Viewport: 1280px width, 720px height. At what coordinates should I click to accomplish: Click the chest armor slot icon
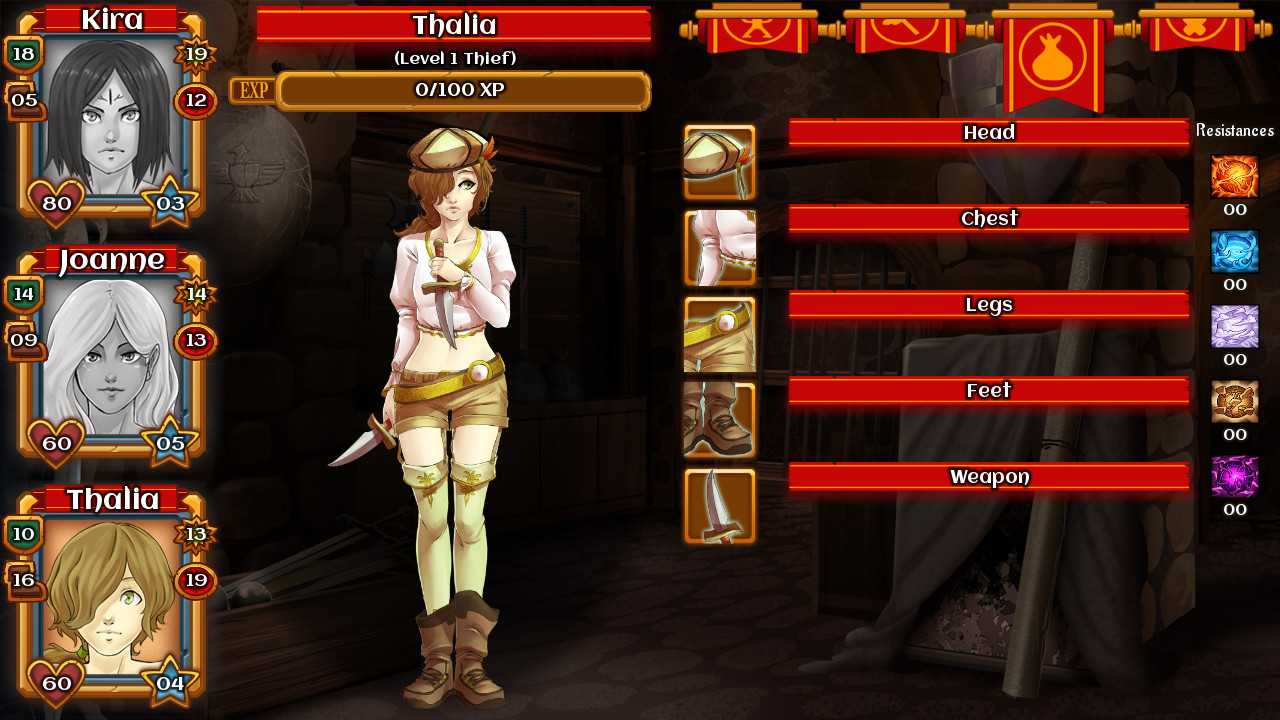pyautogui.click(x=721, y=247)
